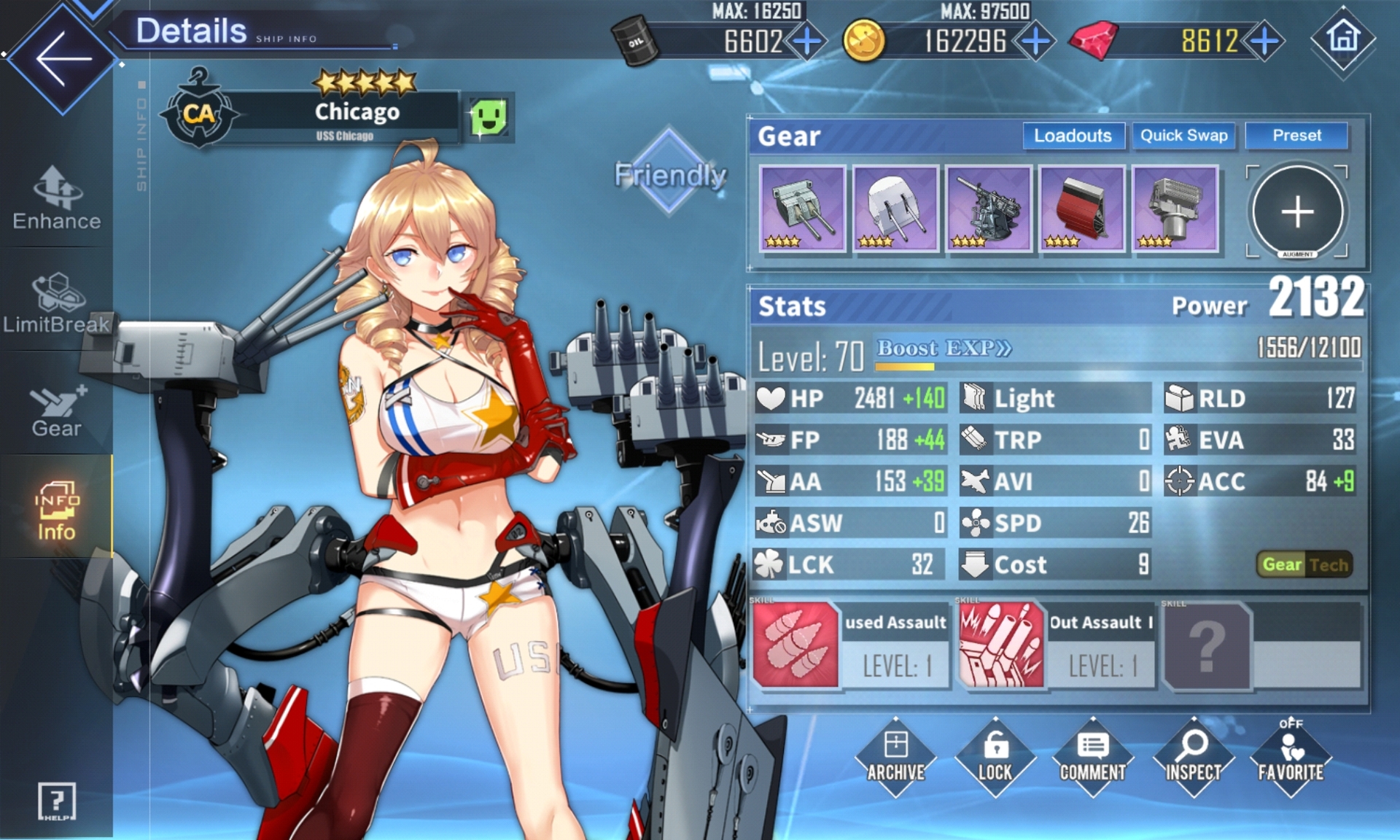Open the help question mark
The height and width of the screenshot is (840, 1400).
(x=56, y=802)
